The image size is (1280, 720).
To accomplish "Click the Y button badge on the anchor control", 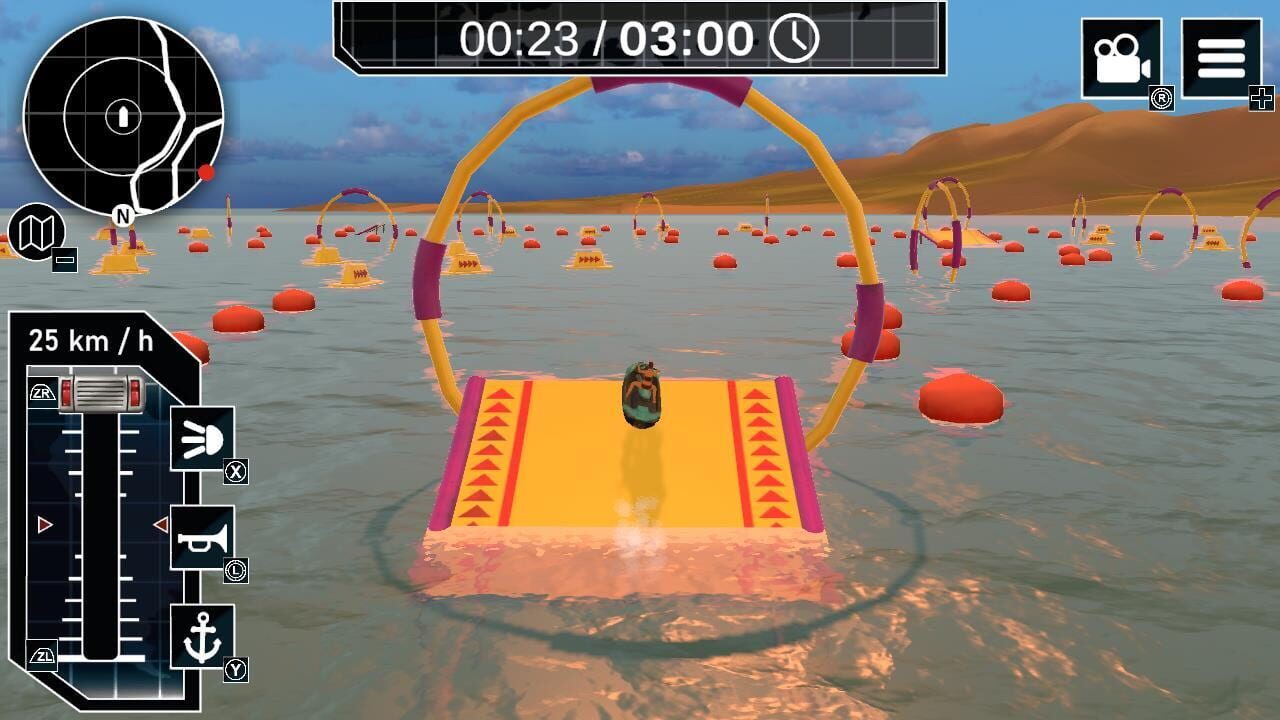I will (234, 668).
